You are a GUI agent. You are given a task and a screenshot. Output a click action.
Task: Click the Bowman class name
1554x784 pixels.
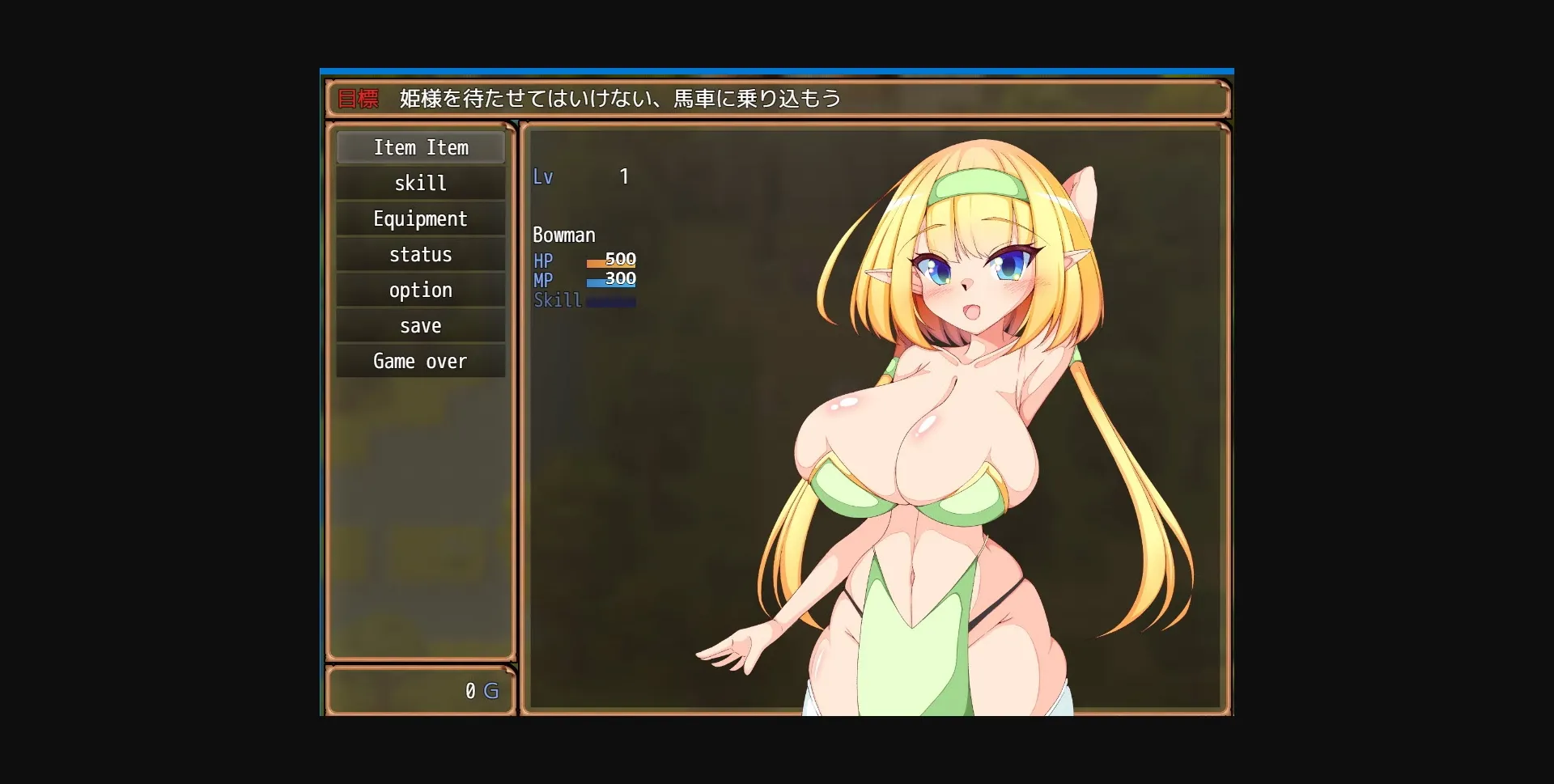pyautogui.click(x=564, y=235)
